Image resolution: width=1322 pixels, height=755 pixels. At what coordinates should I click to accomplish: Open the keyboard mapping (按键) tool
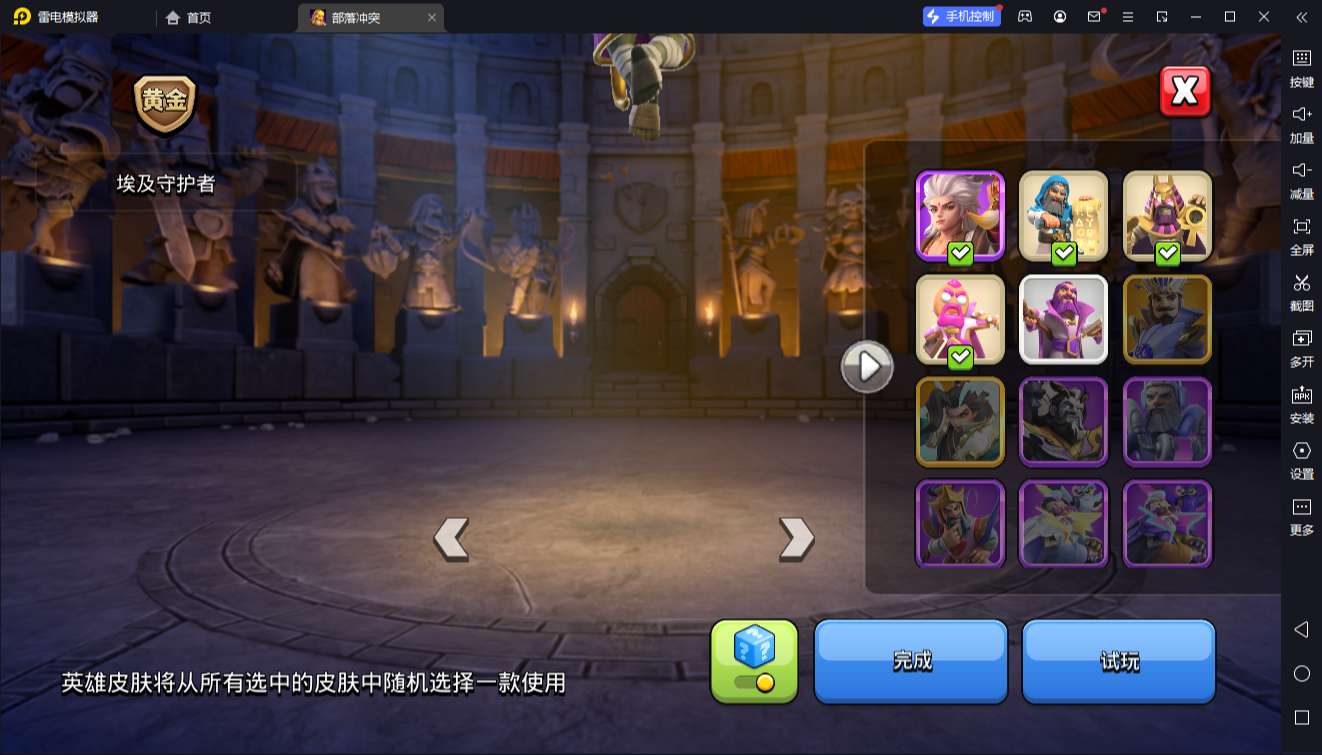coord(1302,70)
